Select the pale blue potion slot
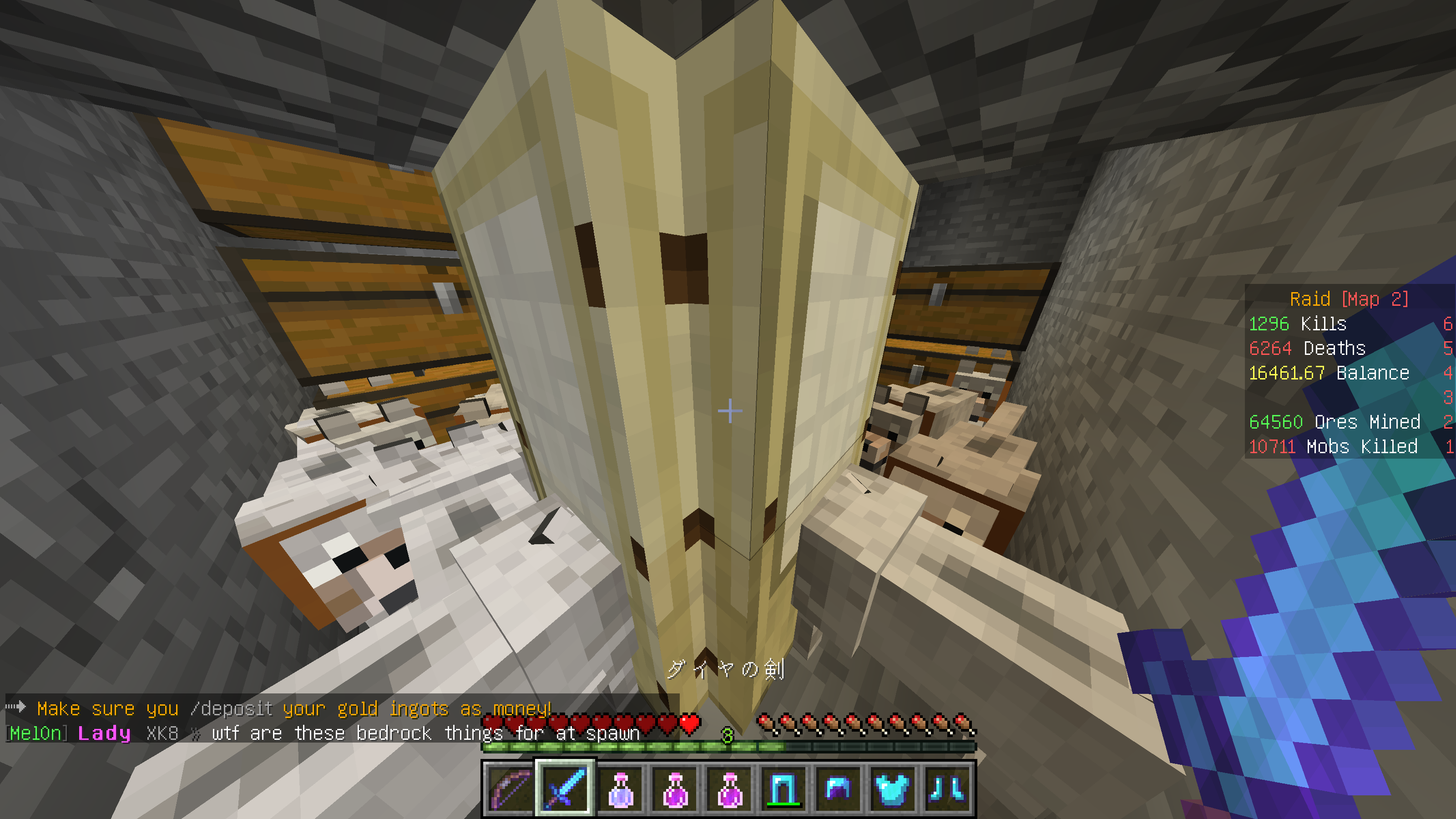Viewport: 1456px width, 819px height. coord(619,789)
